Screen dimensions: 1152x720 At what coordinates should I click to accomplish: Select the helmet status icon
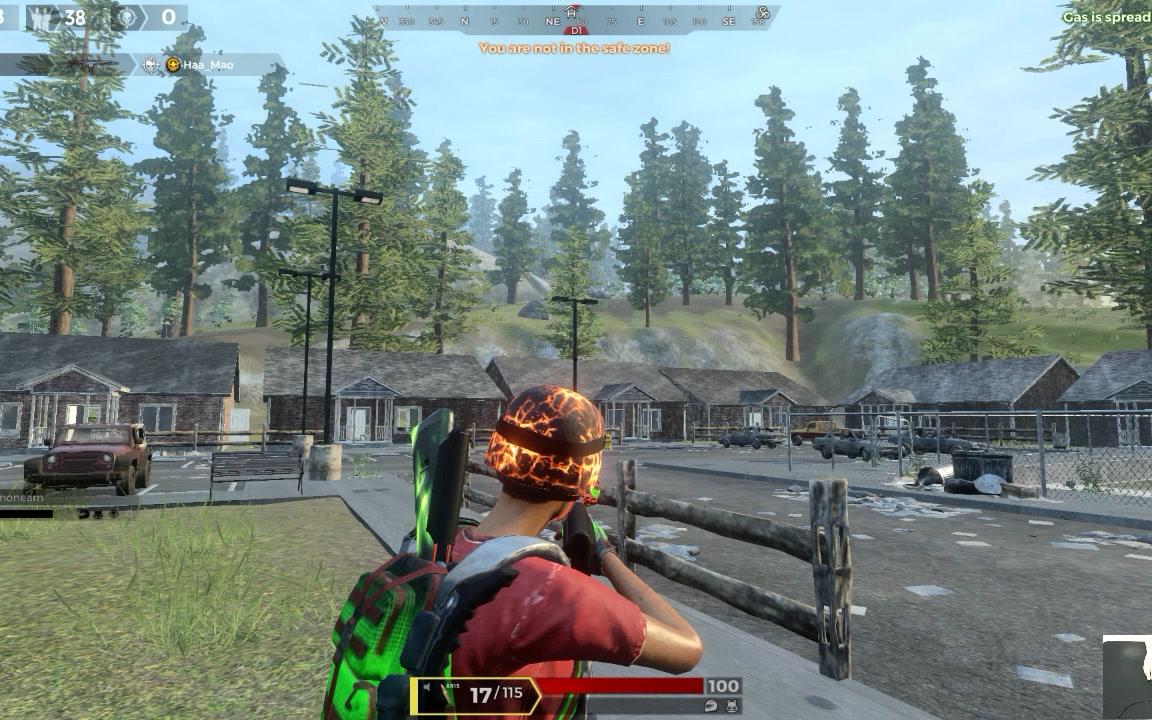(711, 705)
